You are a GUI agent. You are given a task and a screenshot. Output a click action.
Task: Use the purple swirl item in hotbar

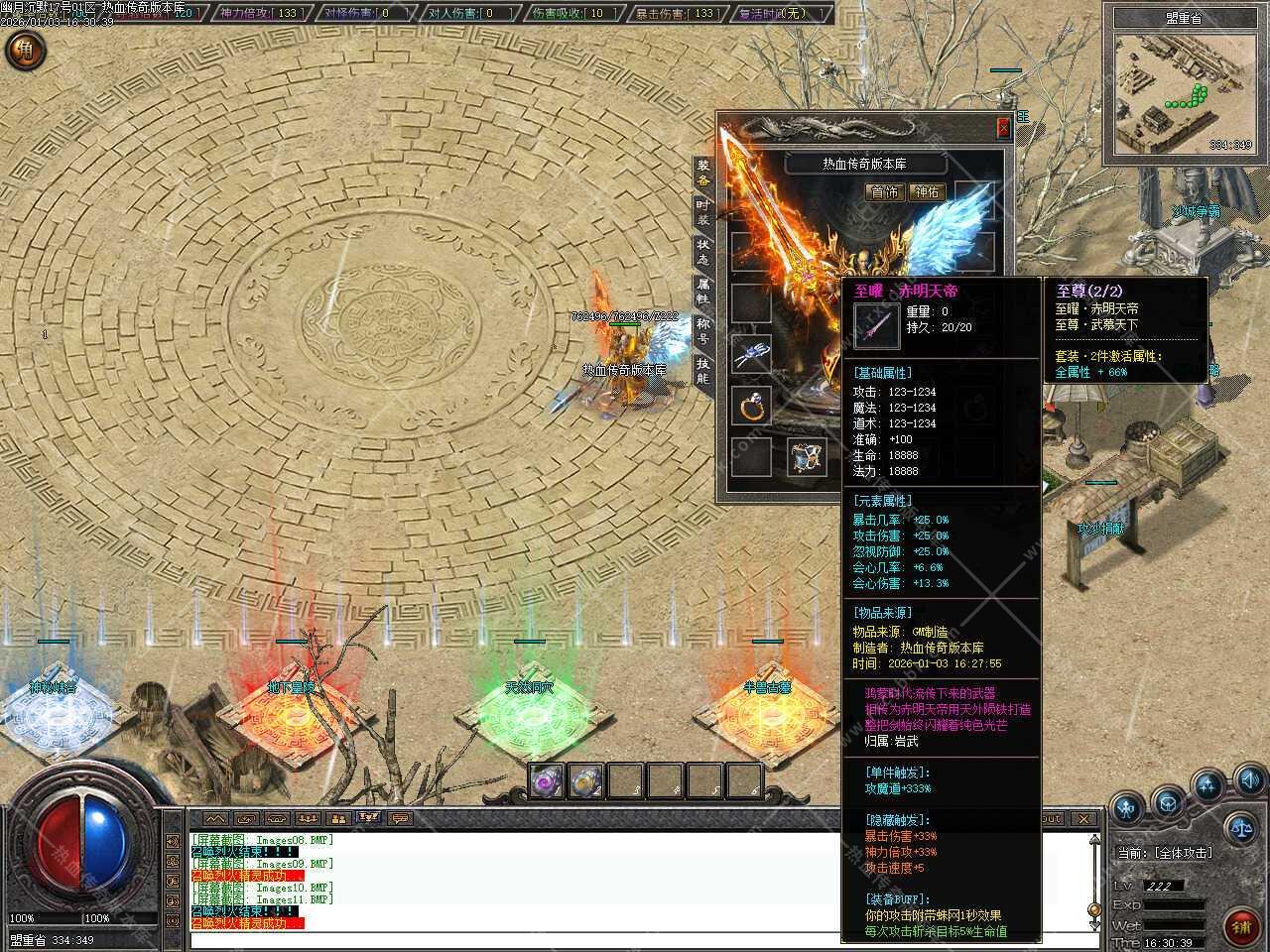[546, 781]
